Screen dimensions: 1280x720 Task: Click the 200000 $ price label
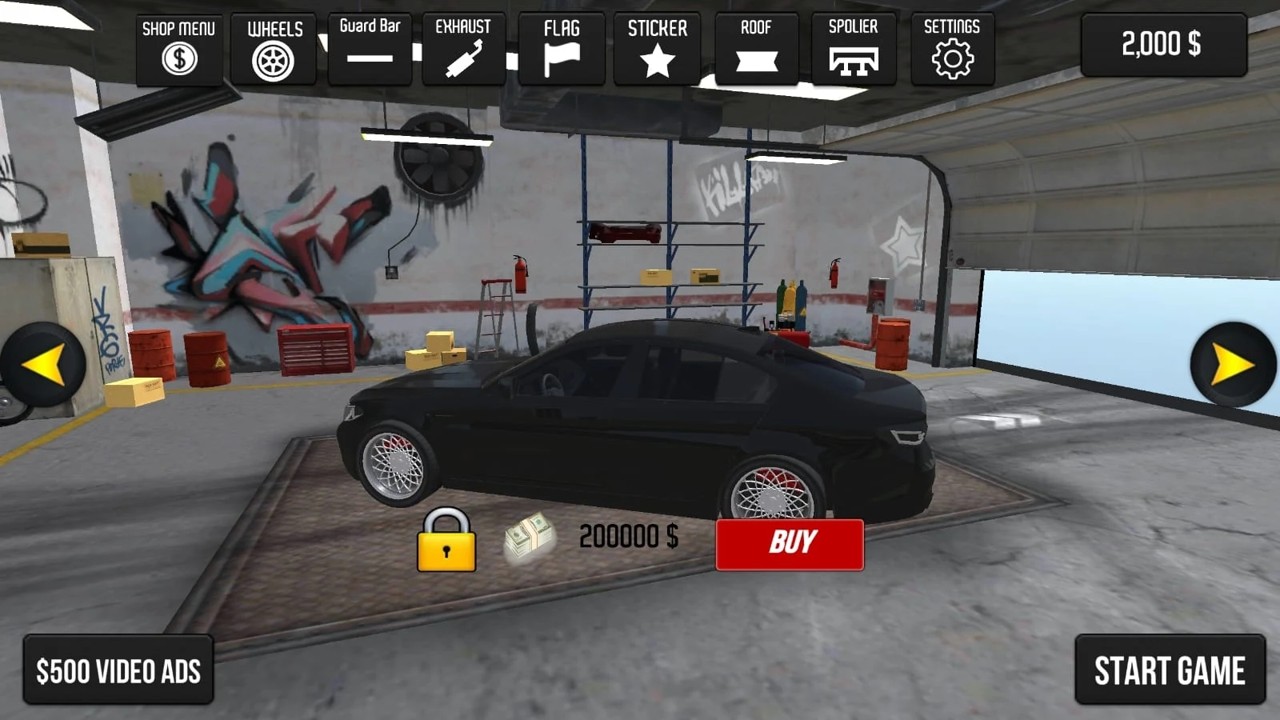coord(626,538)
